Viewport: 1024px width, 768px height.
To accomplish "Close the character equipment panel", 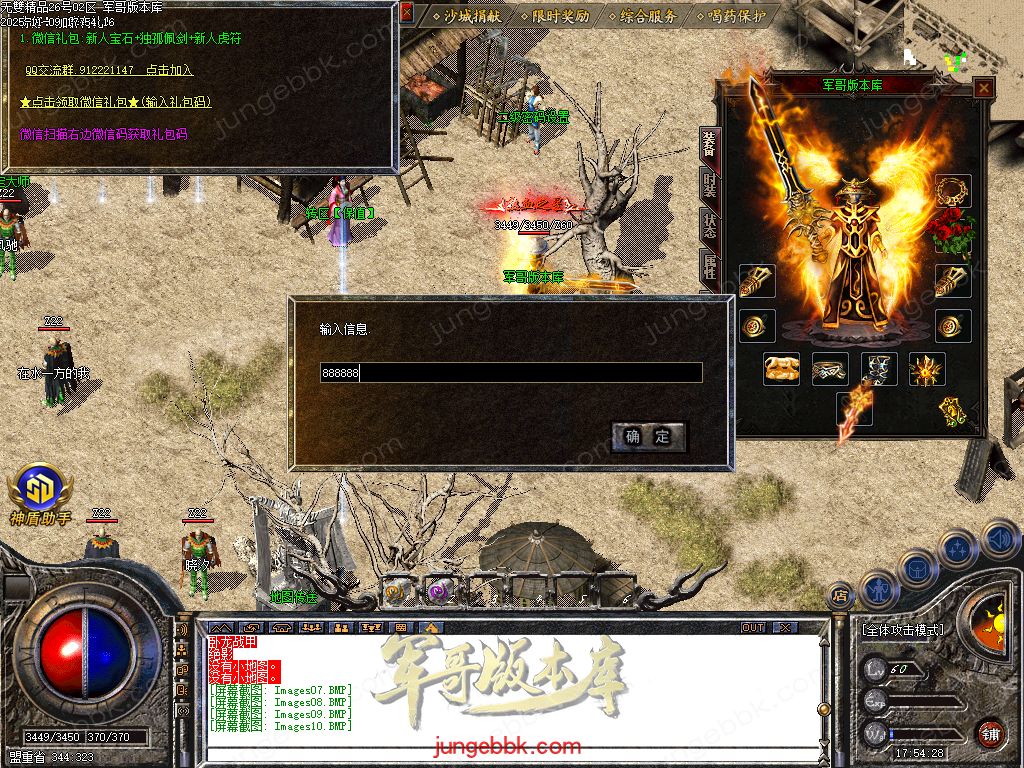I will click(984, 88).
